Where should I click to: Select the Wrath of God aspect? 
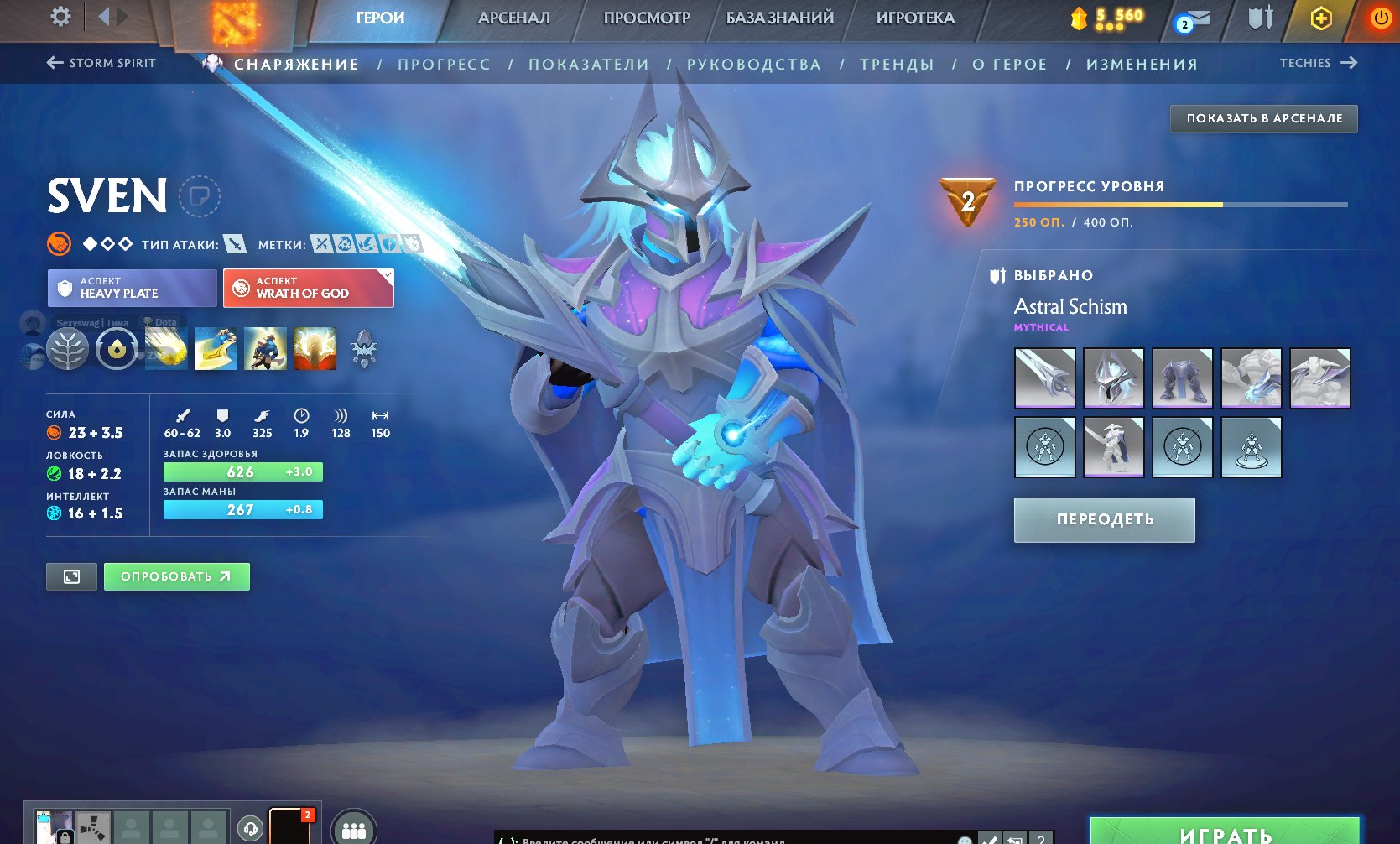(308, 288)
